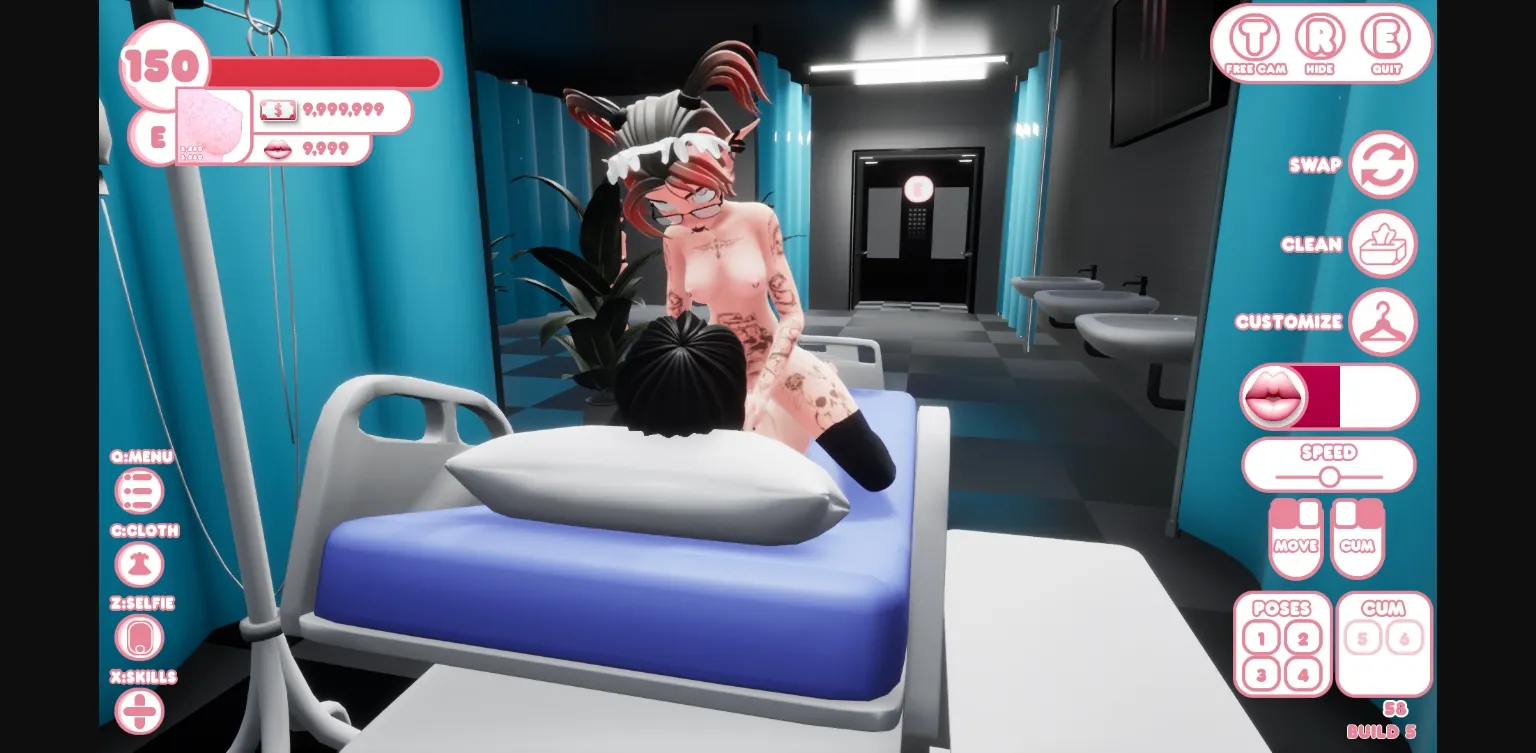Image resolution: width=1536 pixels, height=753 pixels.
Task: Click the character stat portrait thumbnail
Action: (x=211, y=128)
